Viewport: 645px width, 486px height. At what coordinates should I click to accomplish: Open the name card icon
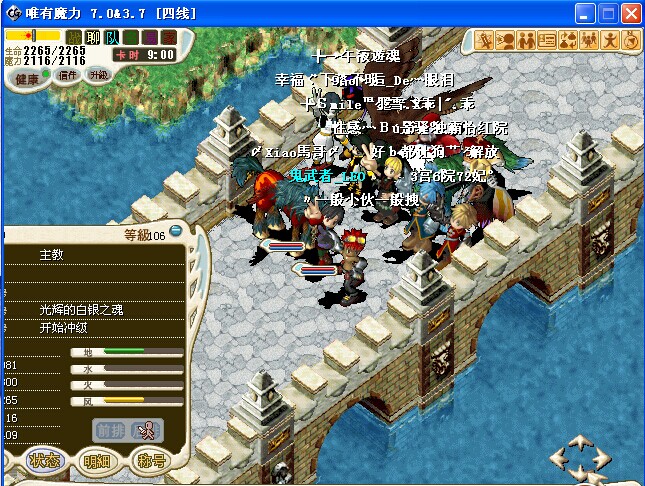tap(547, 40)
